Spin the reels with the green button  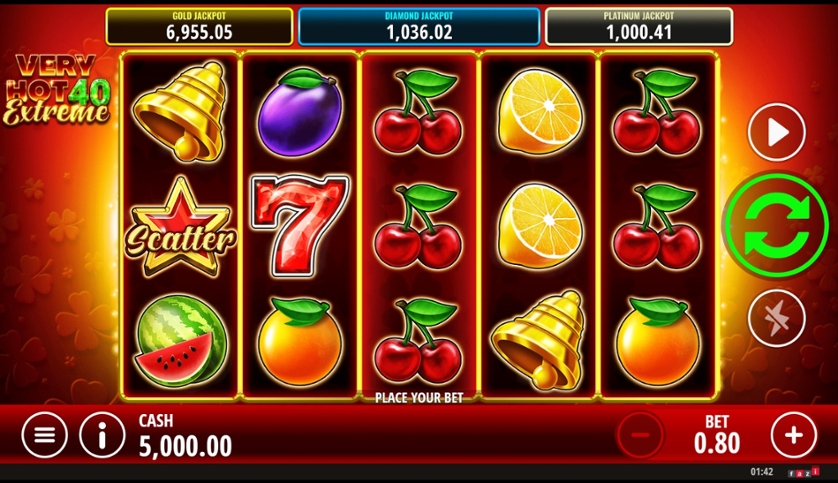776,226
